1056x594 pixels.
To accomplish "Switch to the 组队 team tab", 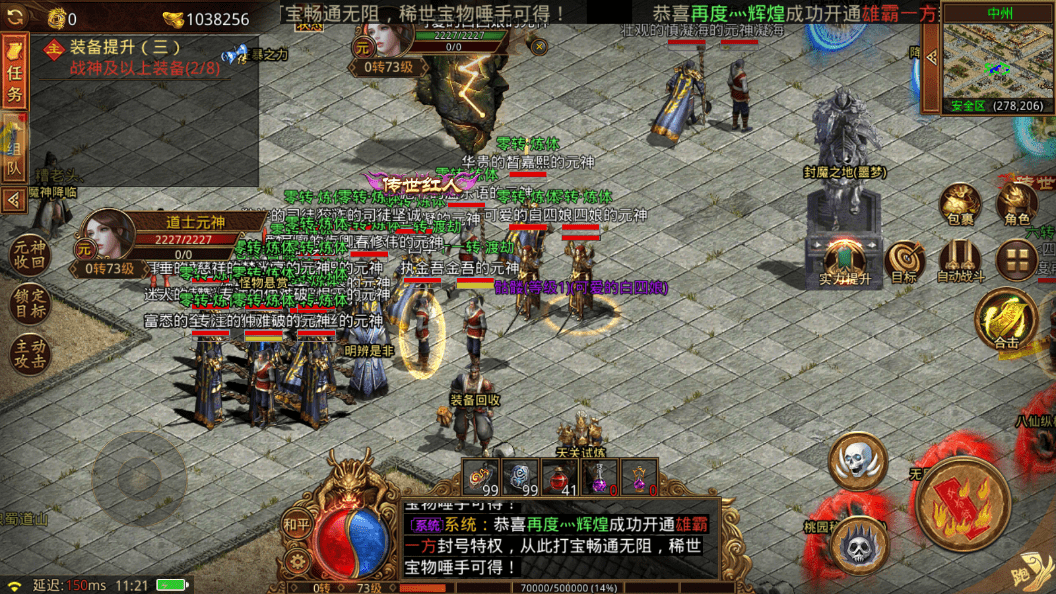I will (15, 148).
